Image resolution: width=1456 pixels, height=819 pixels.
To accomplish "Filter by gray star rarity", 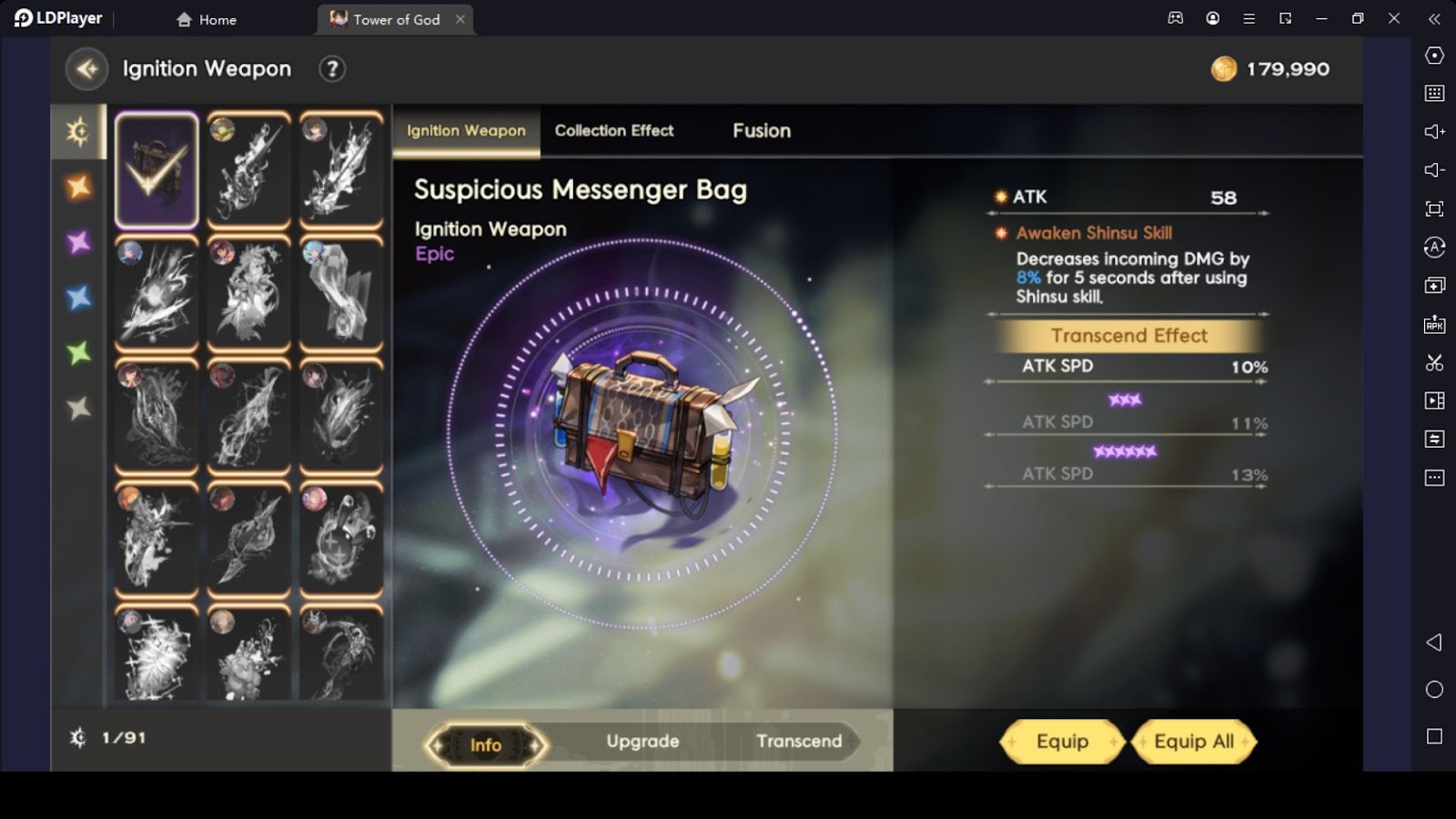I will point(79,408).
